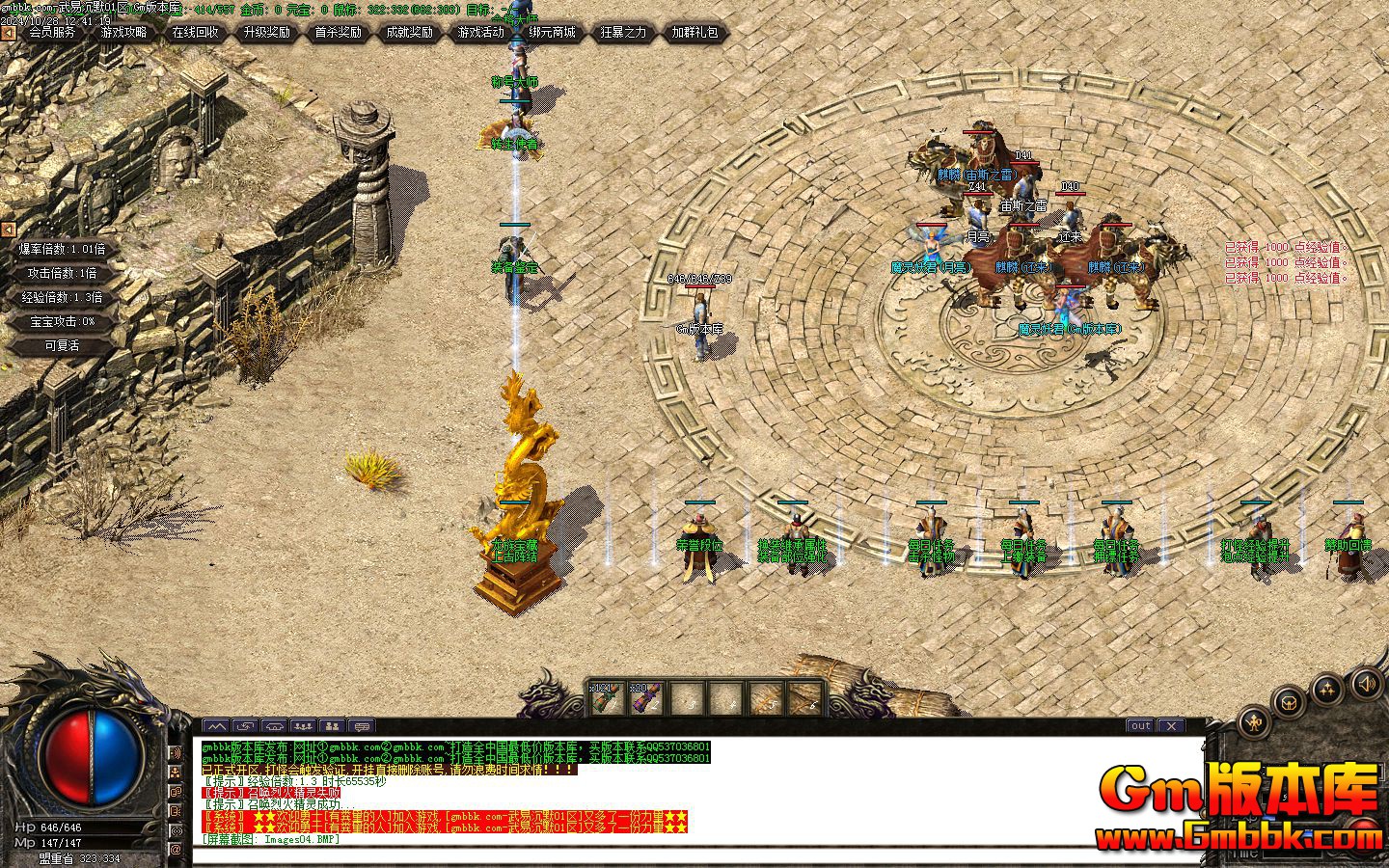This screenshot has width=1389, height=868.
Task: Open the 会员服务 member services menu
Action: pos(52,33)
